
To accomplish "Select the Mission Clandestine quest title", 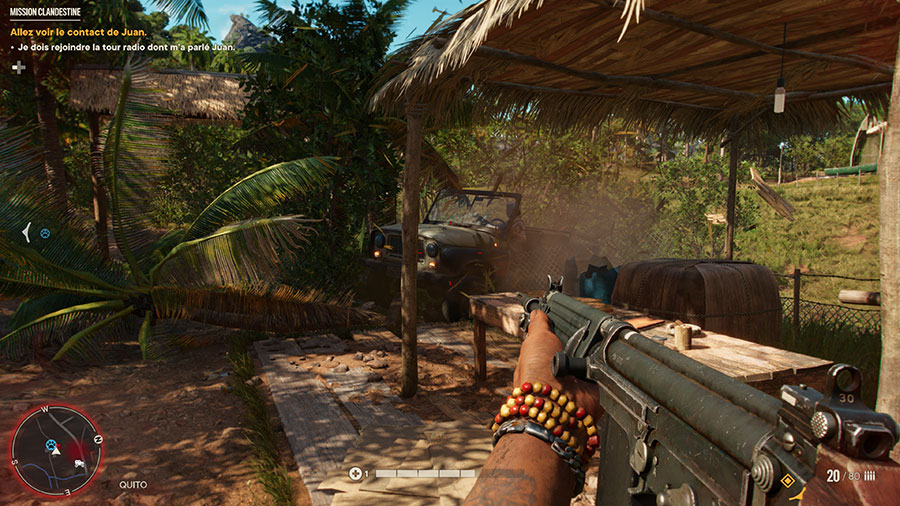I will coord(45,11).
